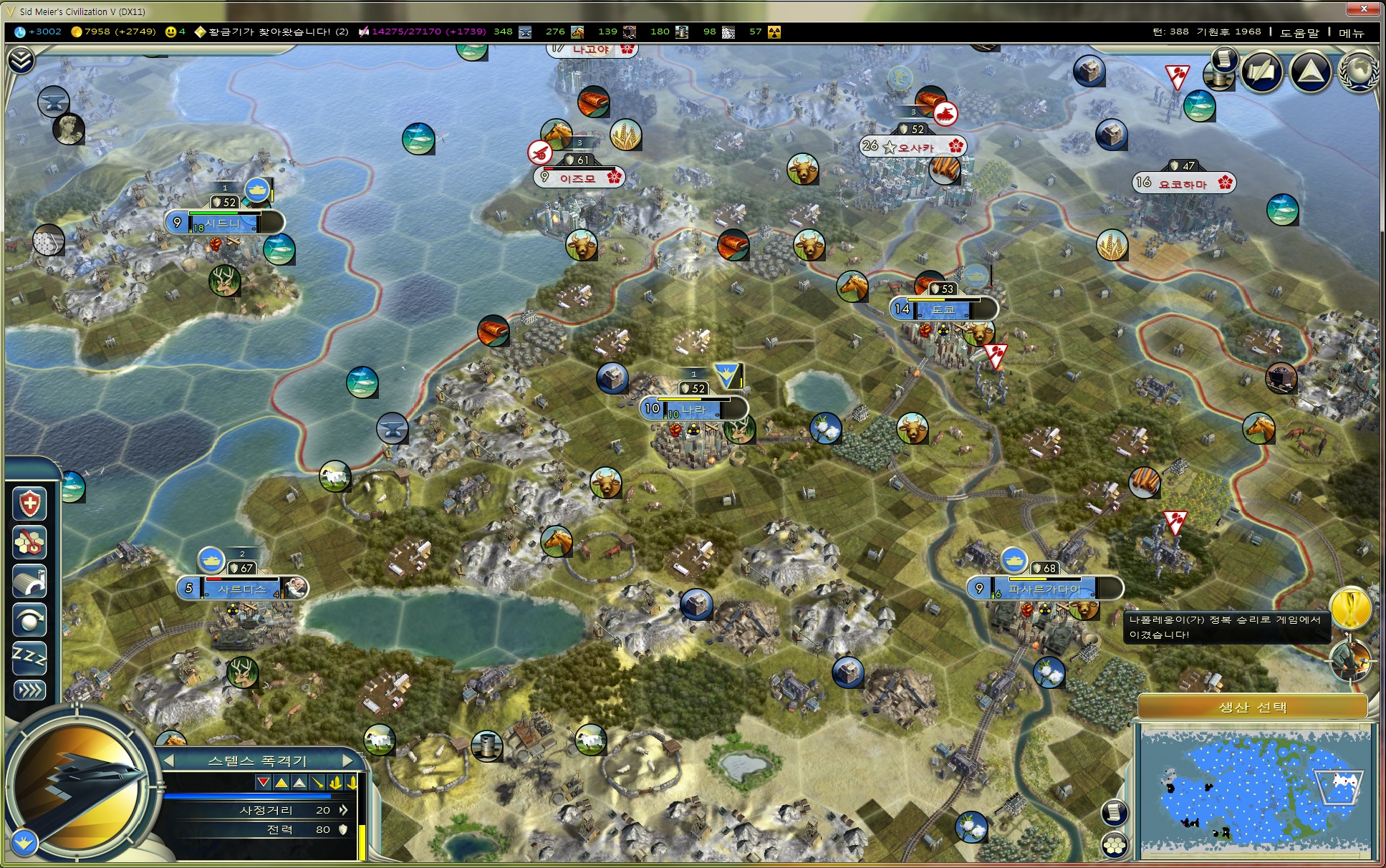Click the gold trophy victory notification
Screen dimensions: 1386x868
1350,609
